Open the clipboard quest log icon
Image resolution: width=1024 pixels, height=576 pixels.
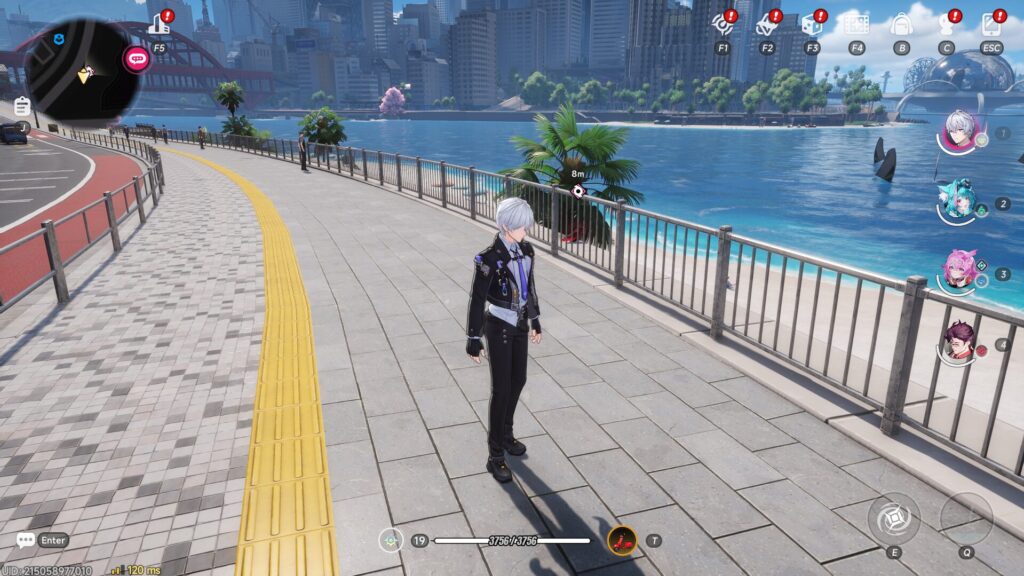click(22, 106)
